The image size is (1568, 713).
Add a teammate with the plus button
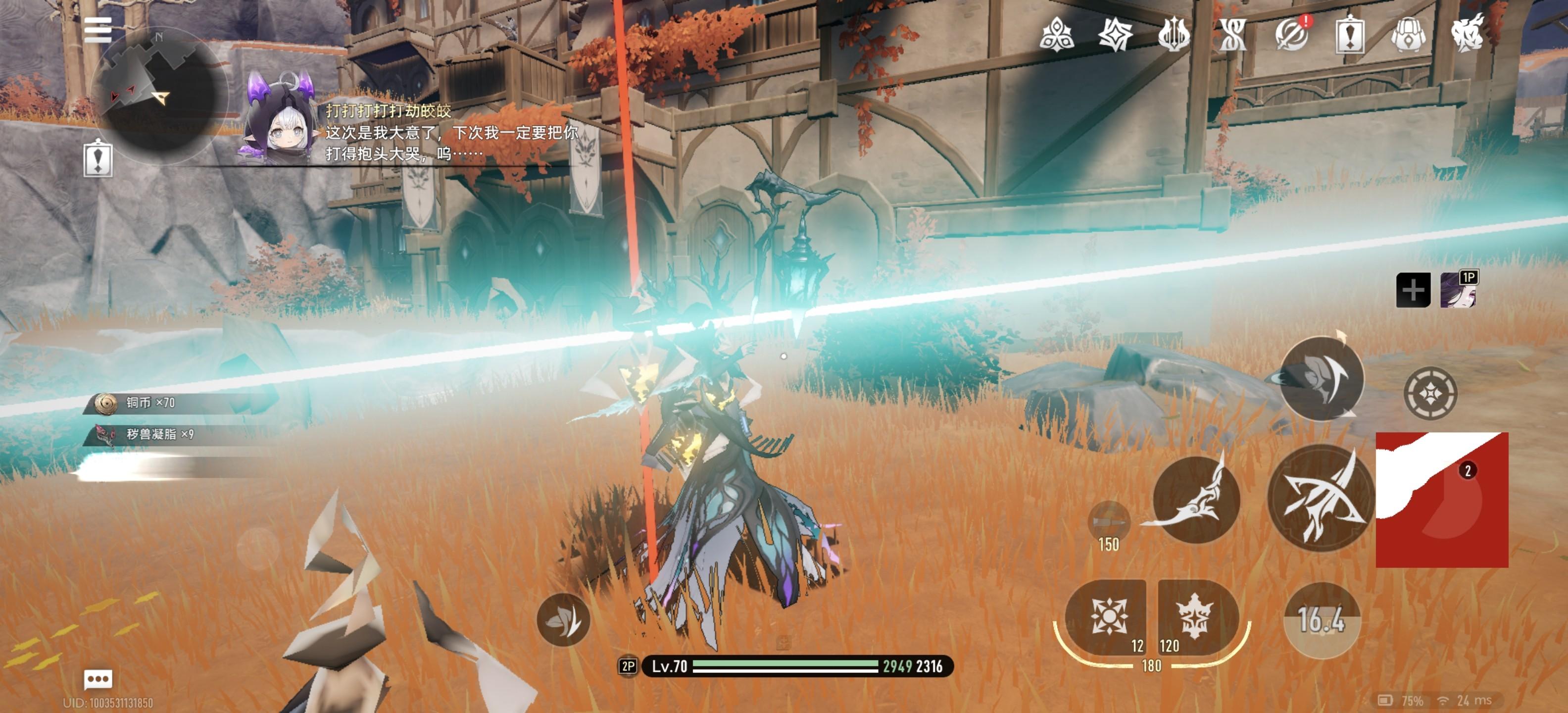(x=1413, y=290)
